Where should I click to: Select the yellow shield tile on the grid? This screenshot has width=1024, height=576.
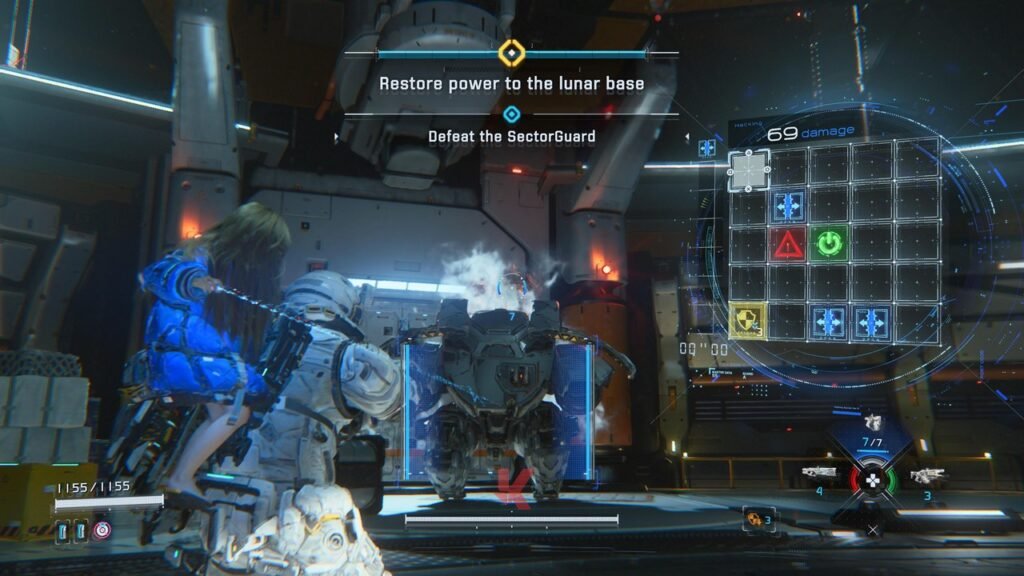click(747, 320)
